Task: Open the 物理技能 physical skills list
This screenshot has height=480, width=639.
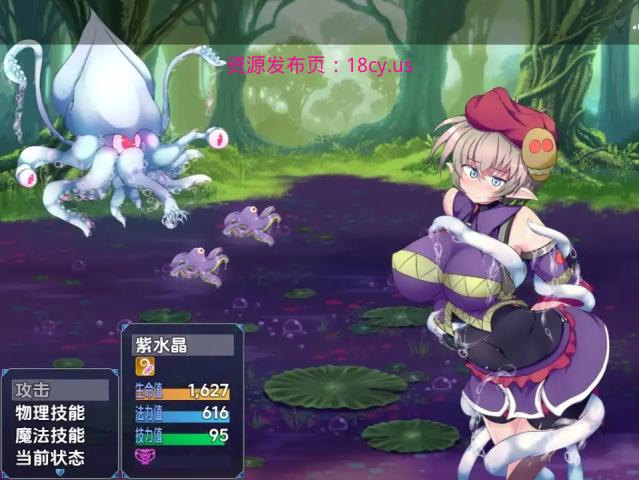Action: coord(58,413)
